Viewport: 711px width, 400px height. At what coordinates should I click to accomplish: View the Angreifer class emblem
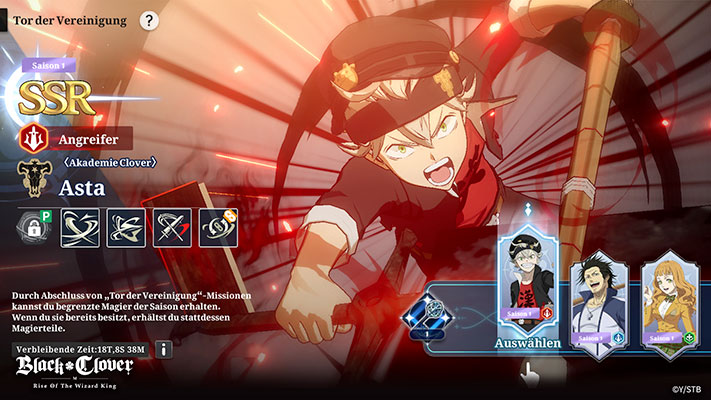[32, 138]
